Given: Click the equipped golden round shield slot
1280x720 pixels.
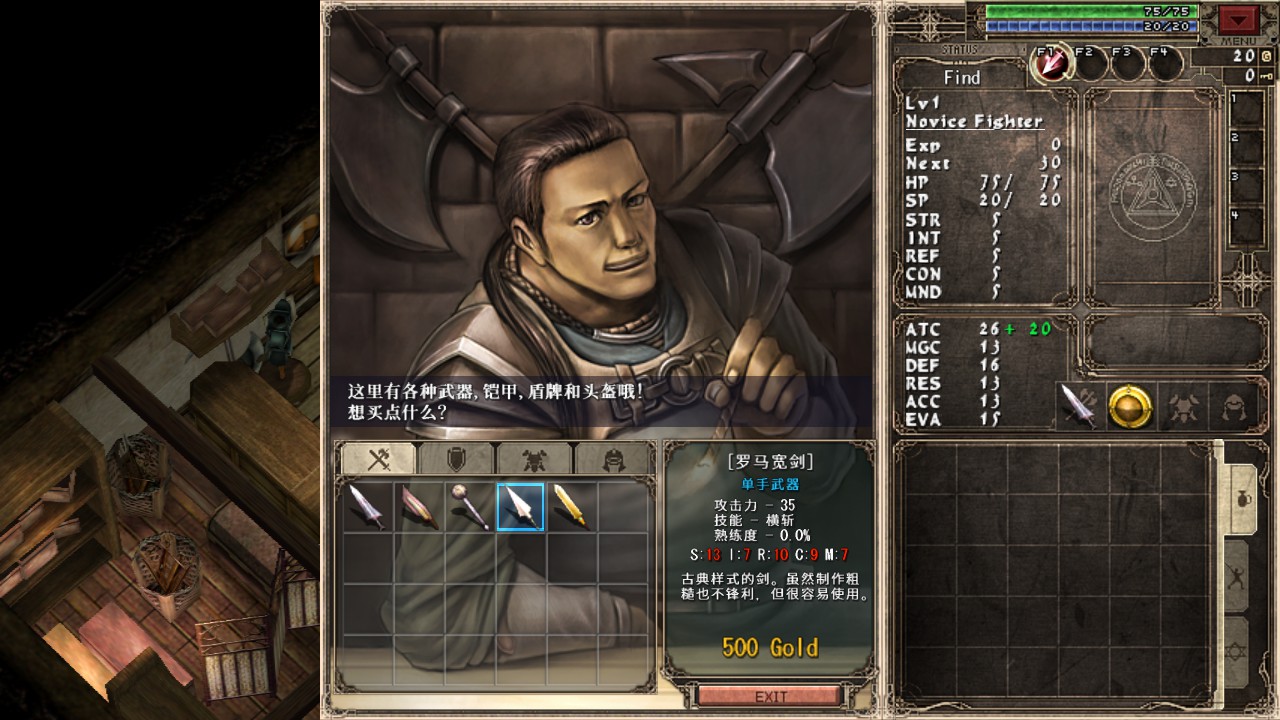Looking at the screenshot, I should coord(1131,406).
